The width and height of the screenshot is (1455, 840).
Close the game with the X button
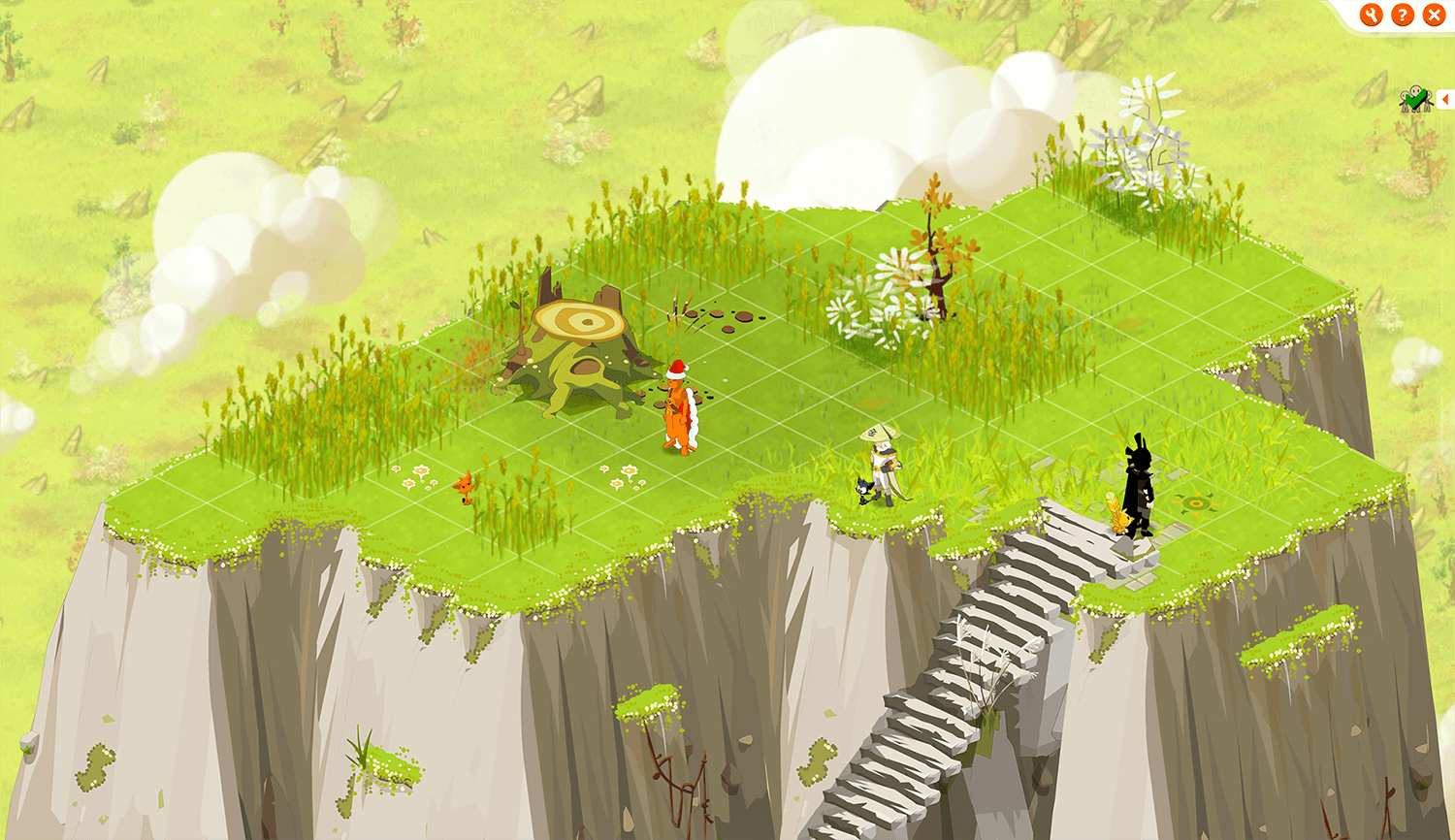[x=1434, y=15]
